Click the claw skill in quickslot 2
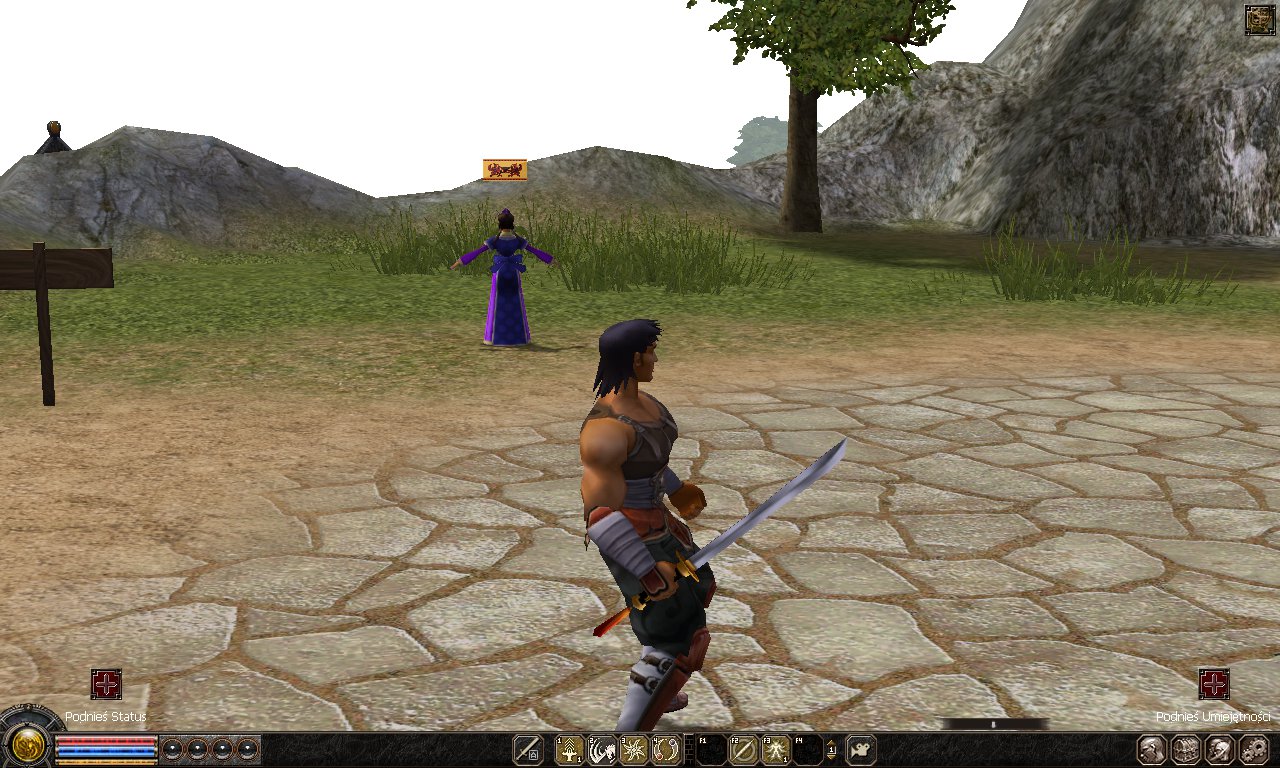 coord(604,748)
